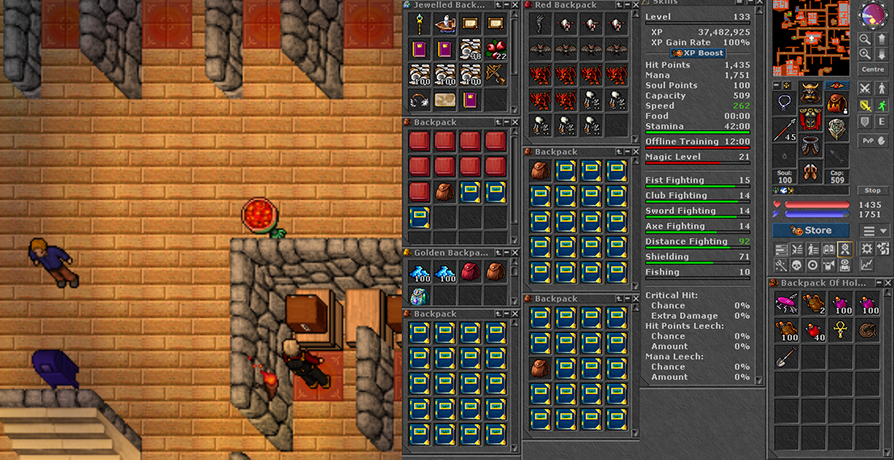Select the red potion stack of 40
Viewport: 894px width, 460px height.
[x=813, y=330]
